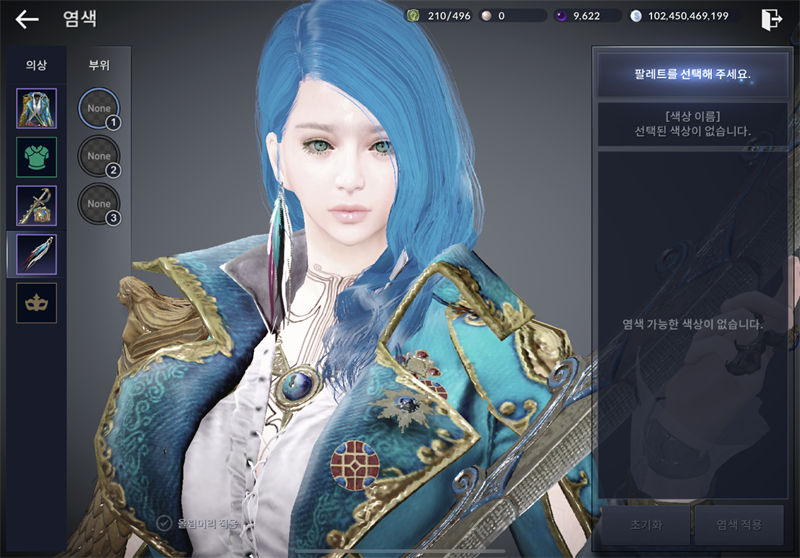Viewport: 800px width, 558px height.
Task: Select the sword and shield weapon slot
Action: coord(36,205)
